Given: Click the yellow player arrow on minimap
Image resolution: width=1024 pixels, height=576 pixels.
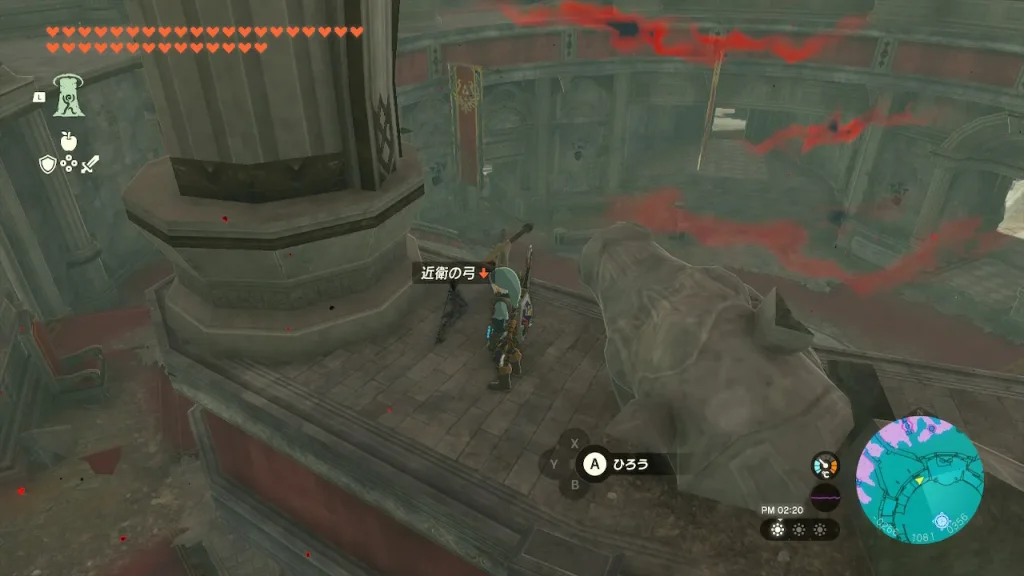Looking at the screenshot, I should click(x=920, y=481).
